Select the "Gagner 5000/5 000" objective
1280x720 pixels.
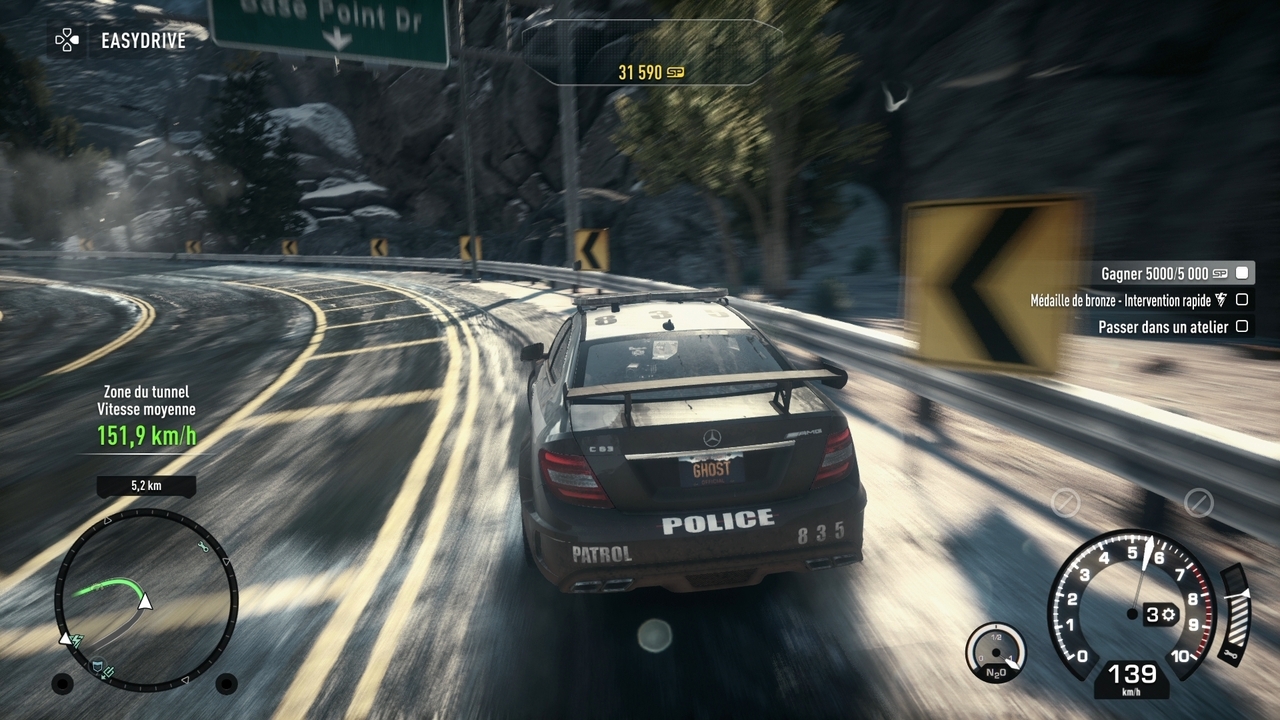tap(1165, 273)
